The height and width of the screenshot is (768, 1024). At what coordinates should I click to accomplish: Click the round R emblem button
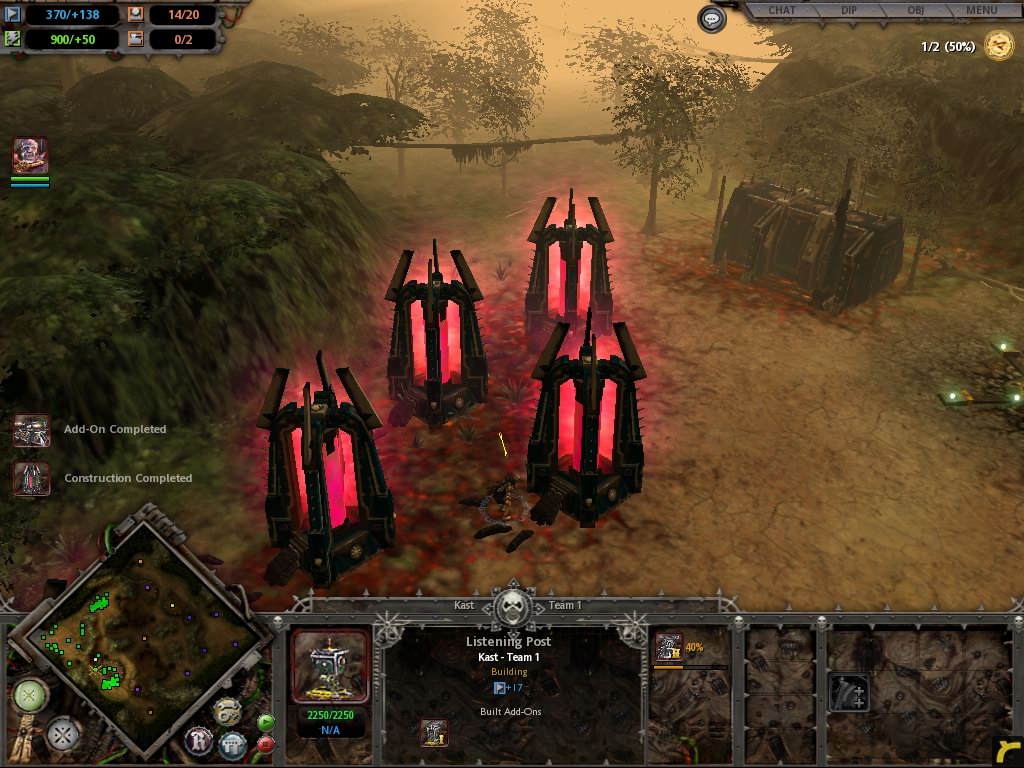click(x=197, y=741)
